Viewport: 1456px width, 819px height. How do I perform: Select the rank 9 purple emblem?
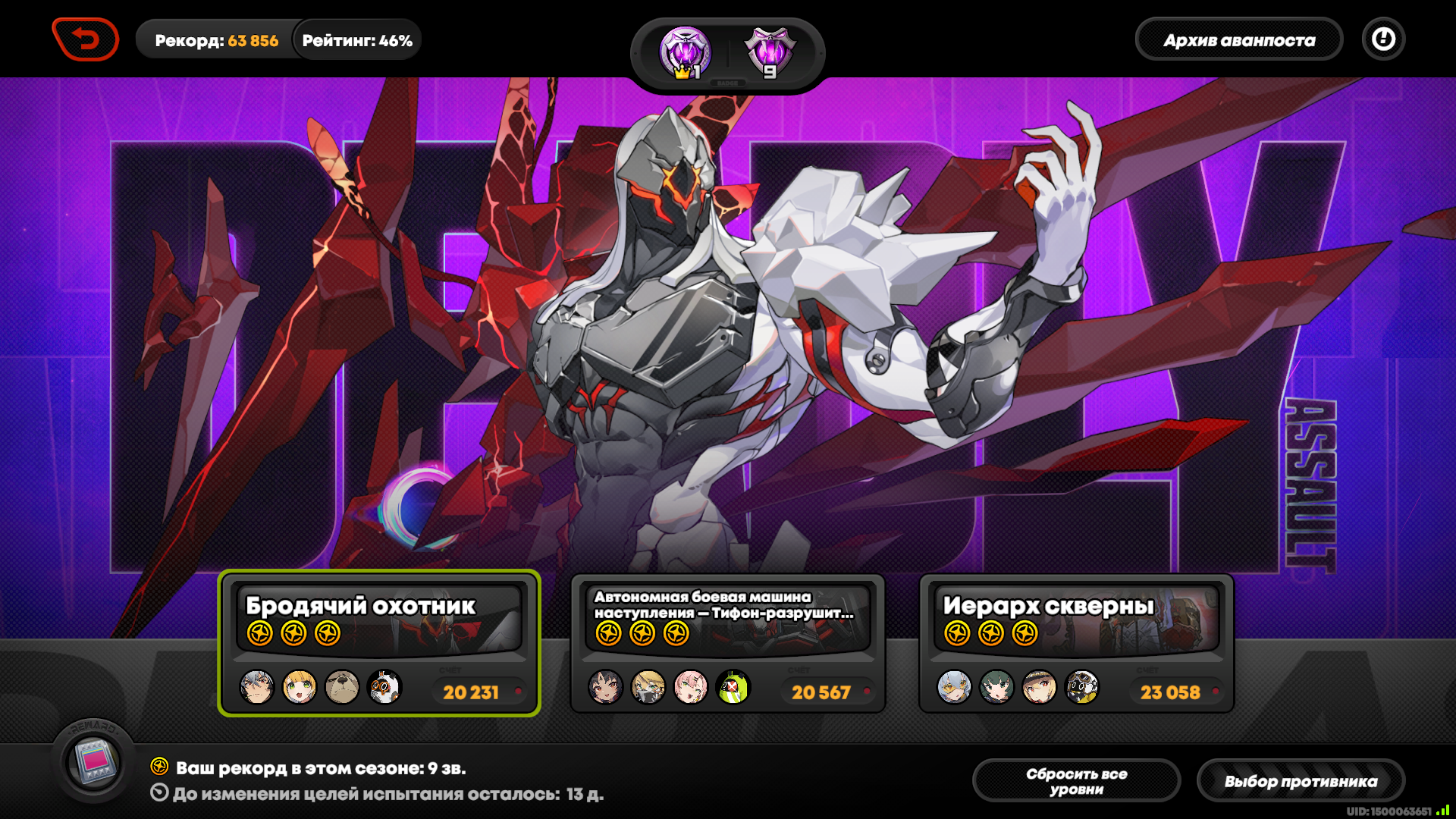(770, 53)
